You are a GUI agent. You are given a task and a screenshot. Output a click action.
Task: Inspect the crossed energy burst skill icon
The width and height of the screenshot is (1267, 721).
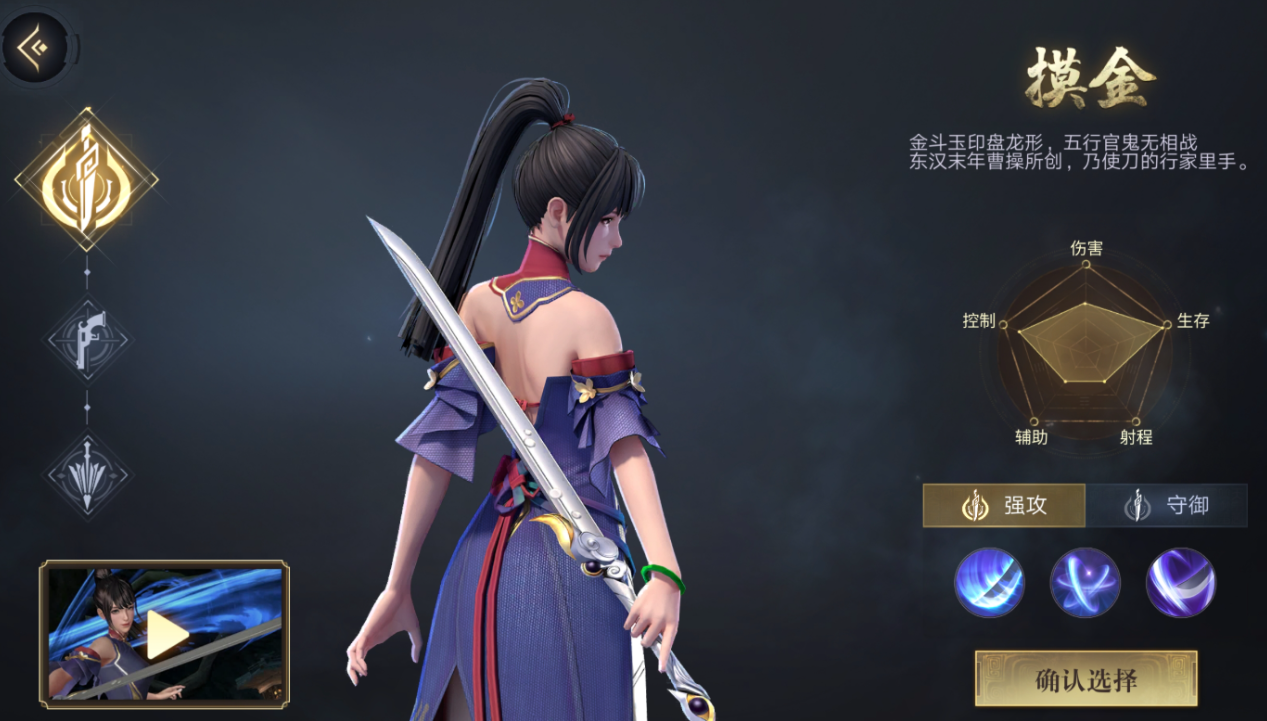[x=1085, y=582]
